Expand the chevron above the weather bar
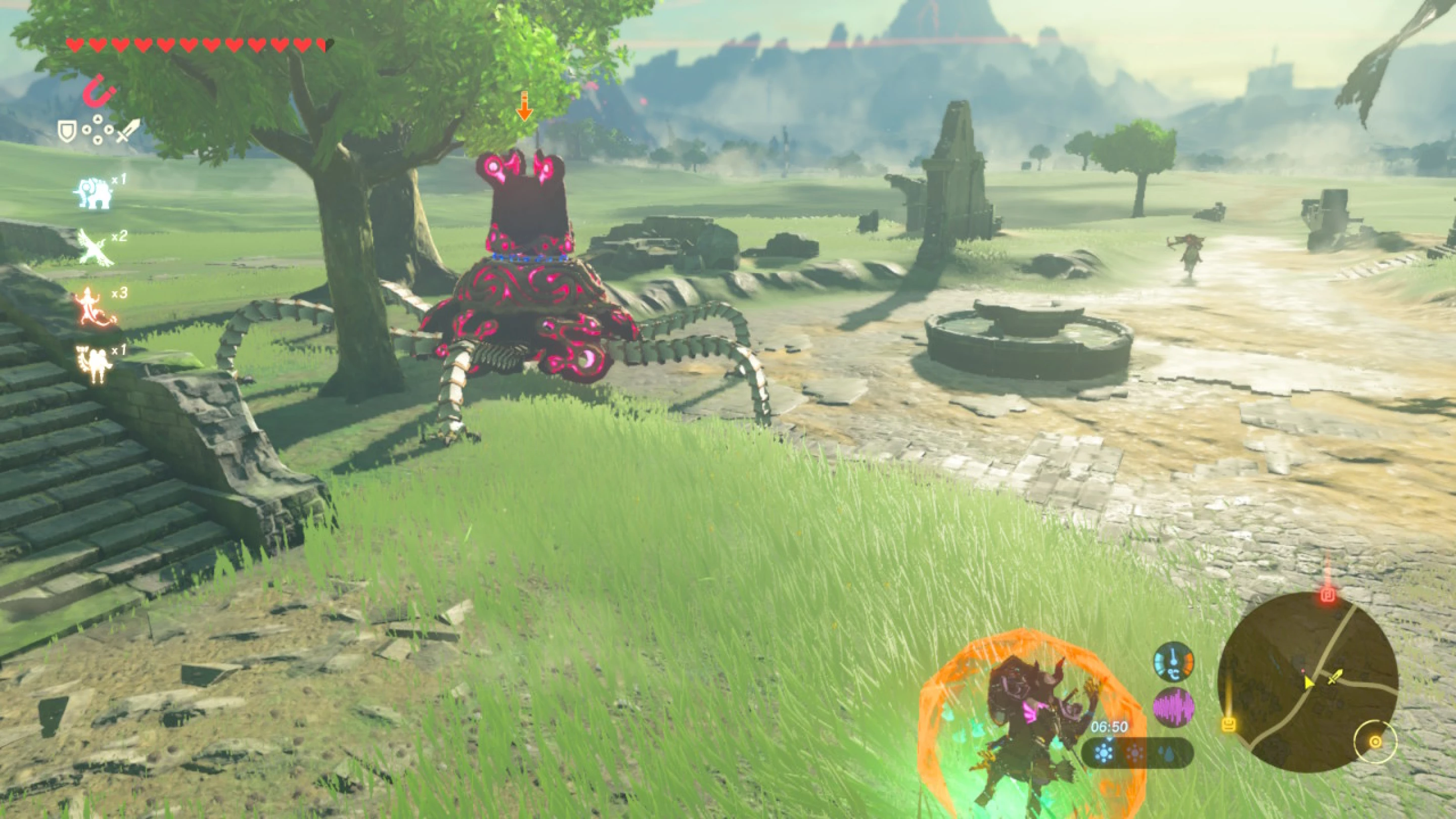The image size is (1456, 819). tap(1110, 739)
